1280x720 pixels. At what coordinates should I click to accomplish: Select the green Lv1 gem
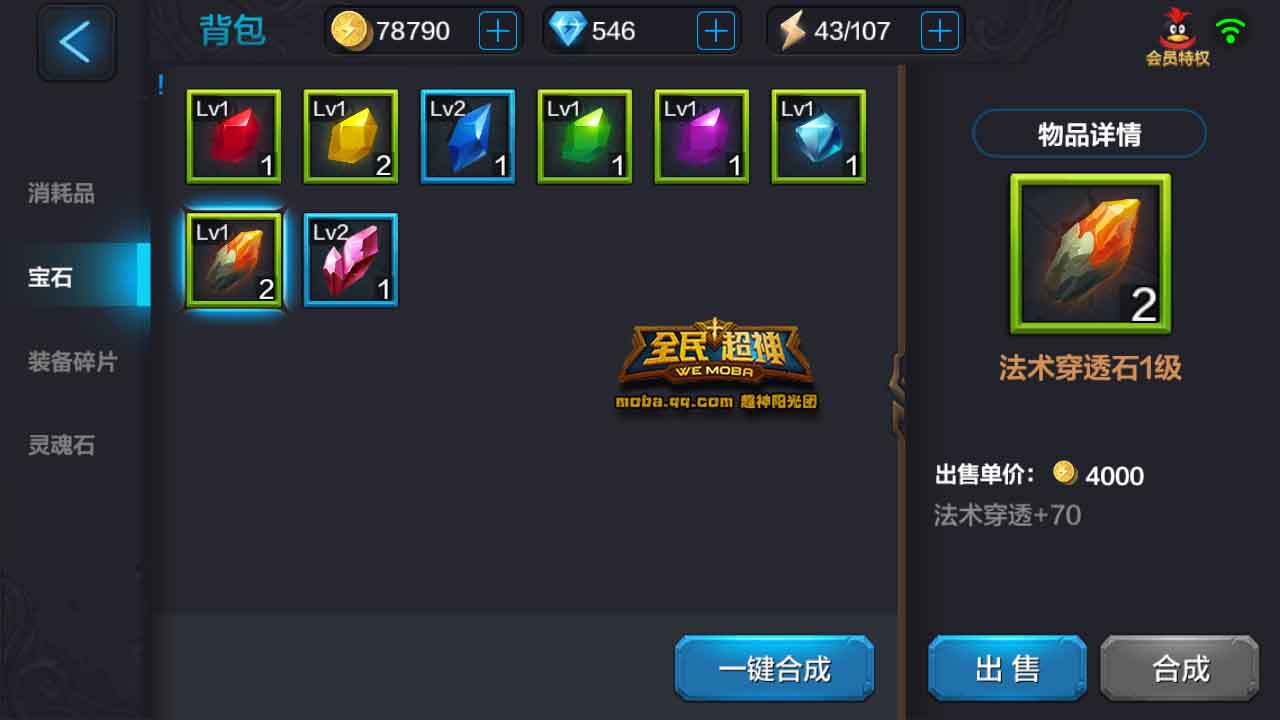(x=584, y=136)
